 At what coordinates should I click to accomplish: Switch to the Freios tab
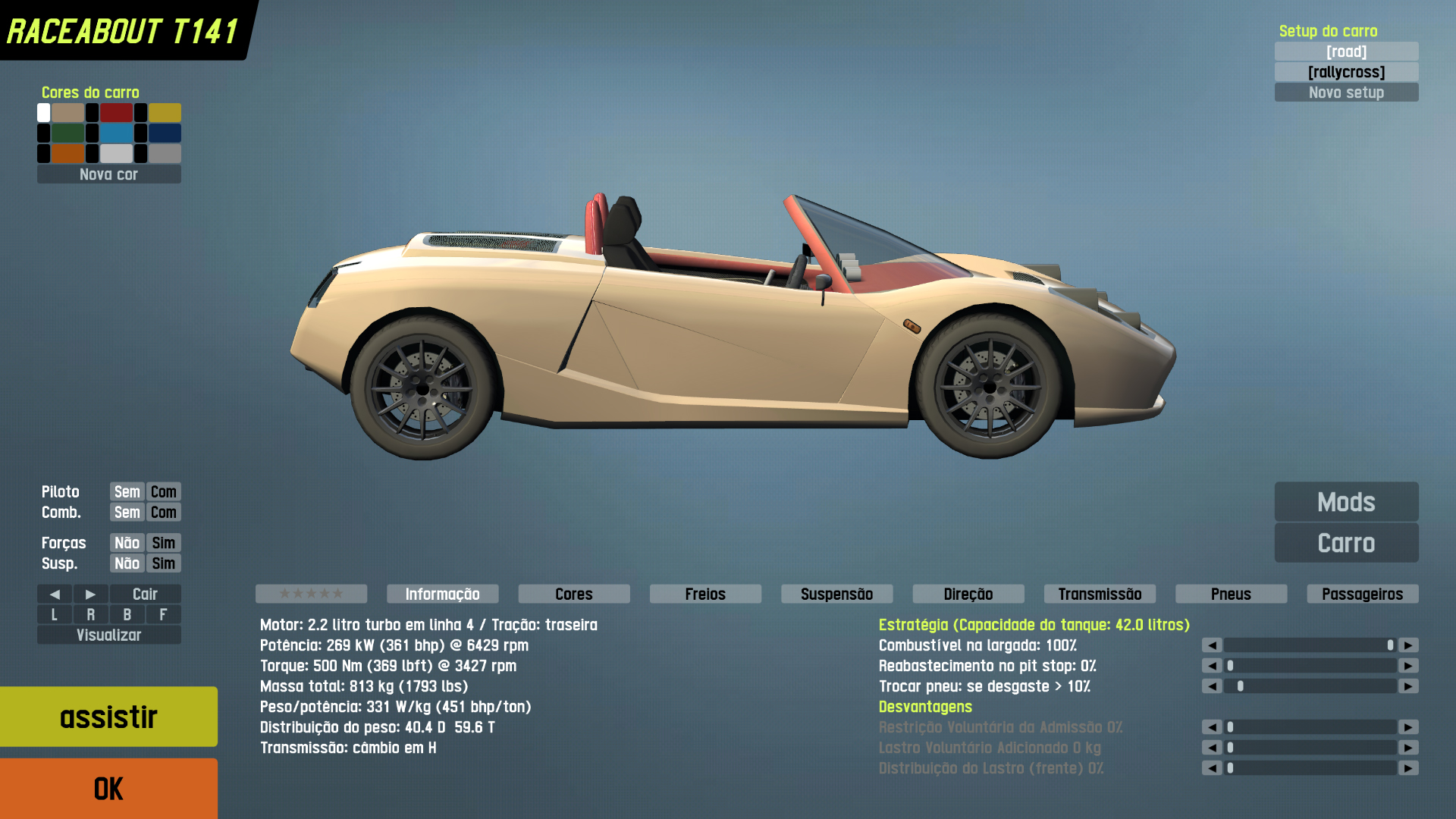click(705, 595)
